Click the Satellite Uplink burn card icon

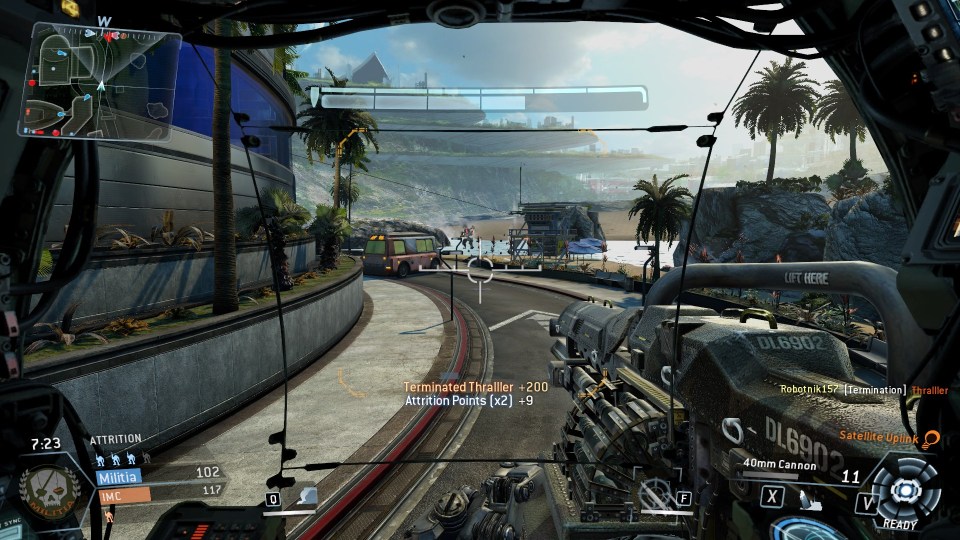tap(932, 437)
